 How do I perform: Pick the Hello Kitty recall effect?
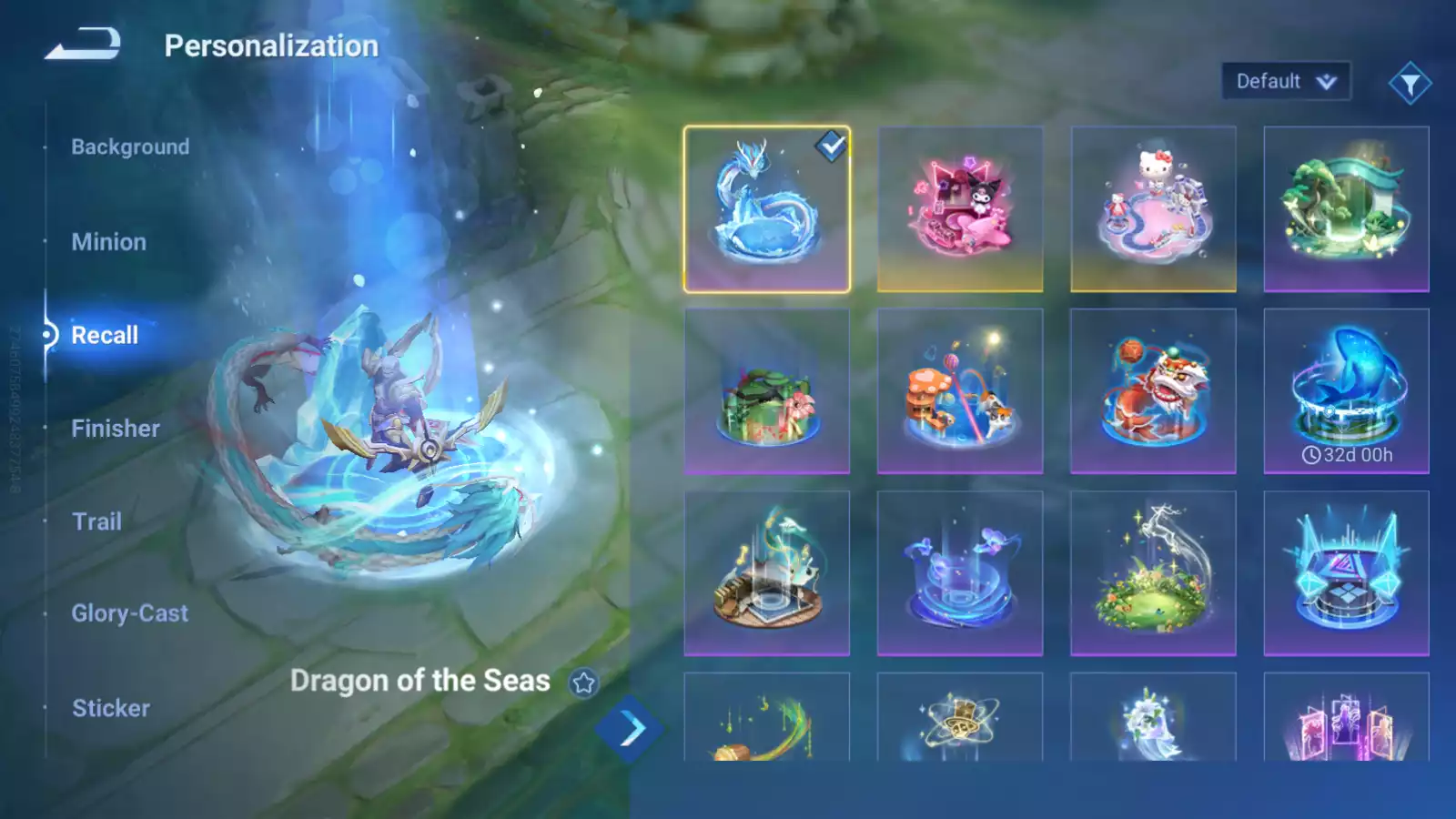pos(1153,209)
